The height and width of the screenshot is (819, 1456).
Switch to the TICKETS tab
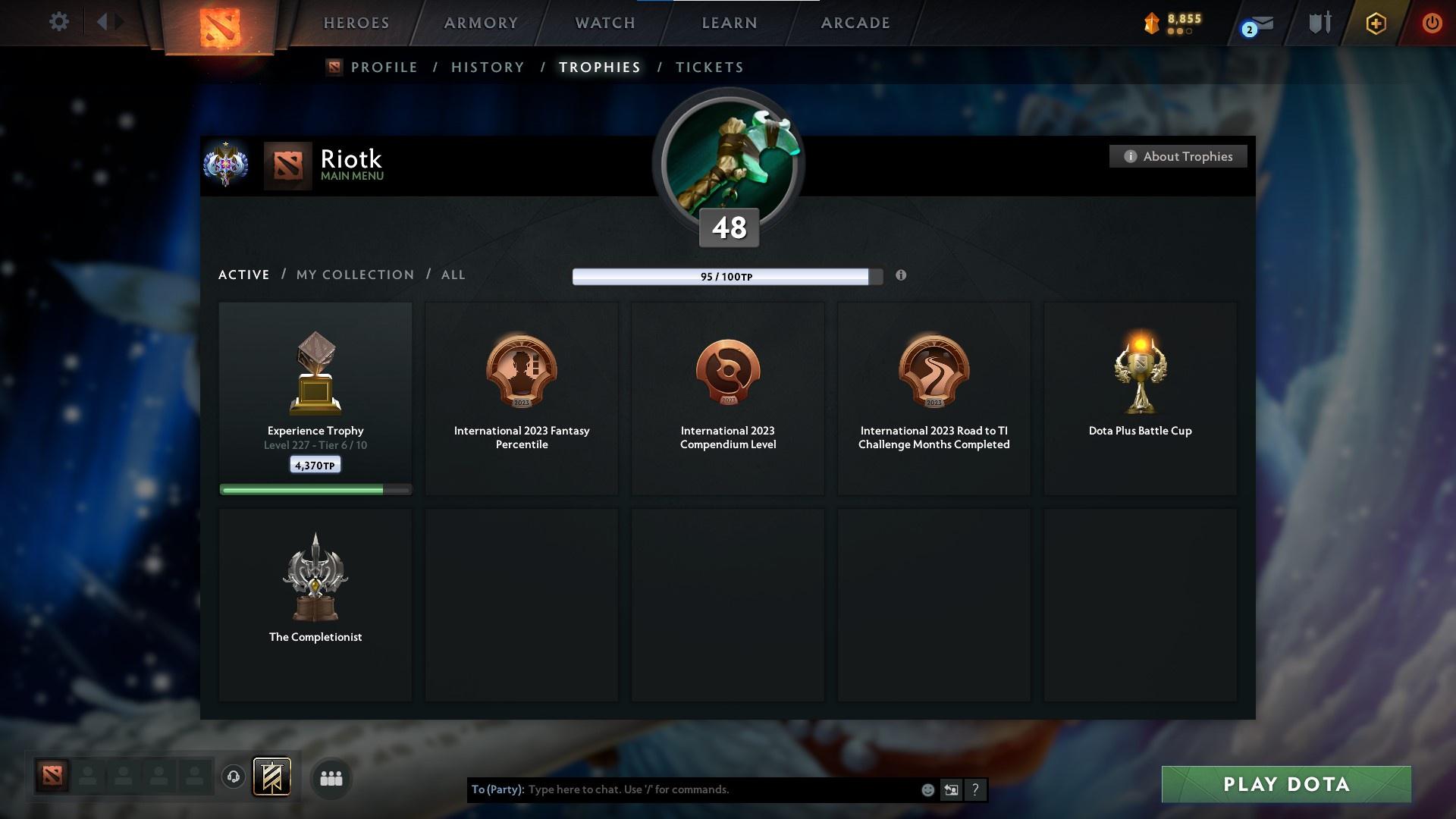709,67
